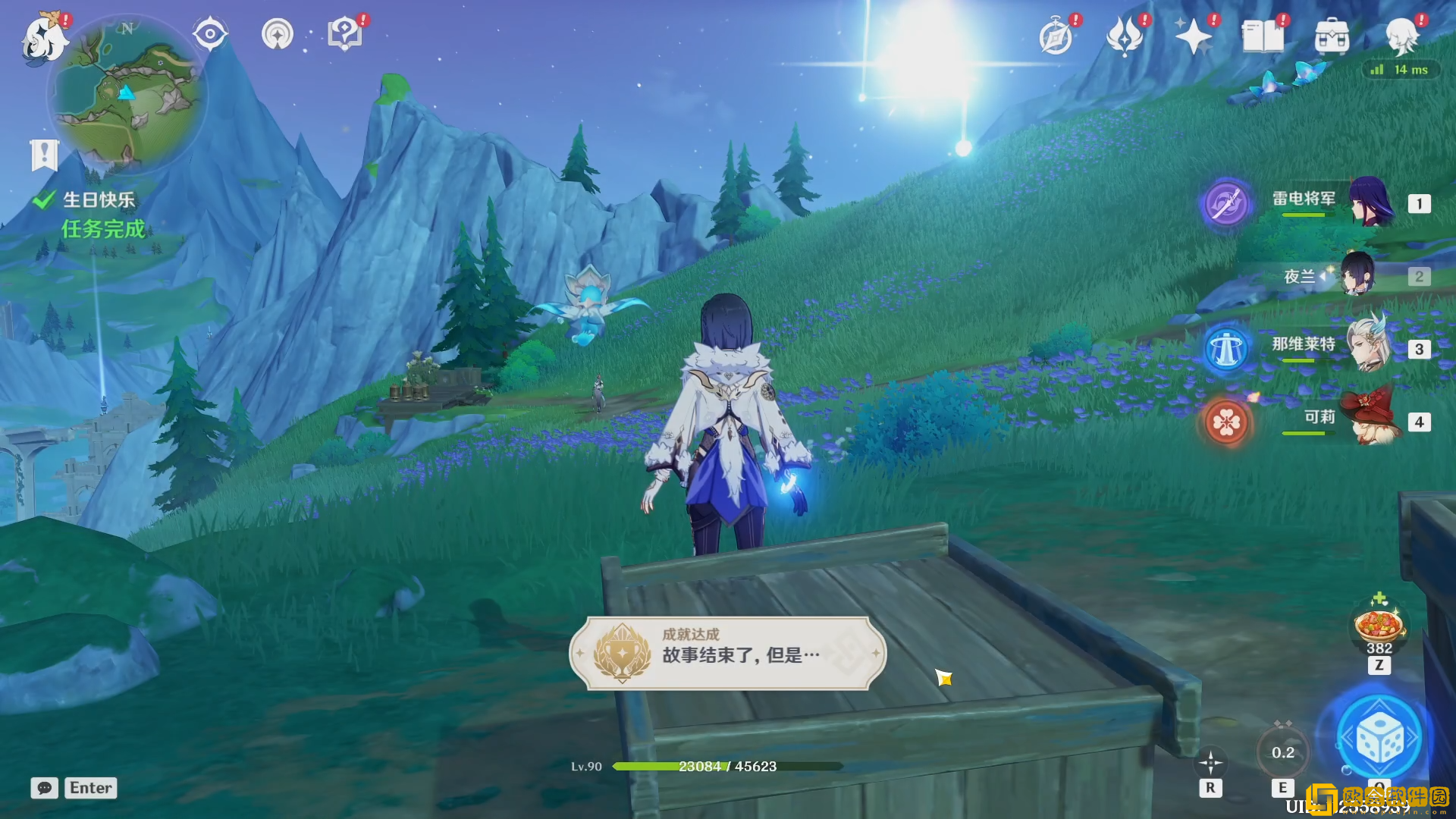The image size is (1456, 819).
Task: Open the co-op mode icon
Action: [278, 34]
